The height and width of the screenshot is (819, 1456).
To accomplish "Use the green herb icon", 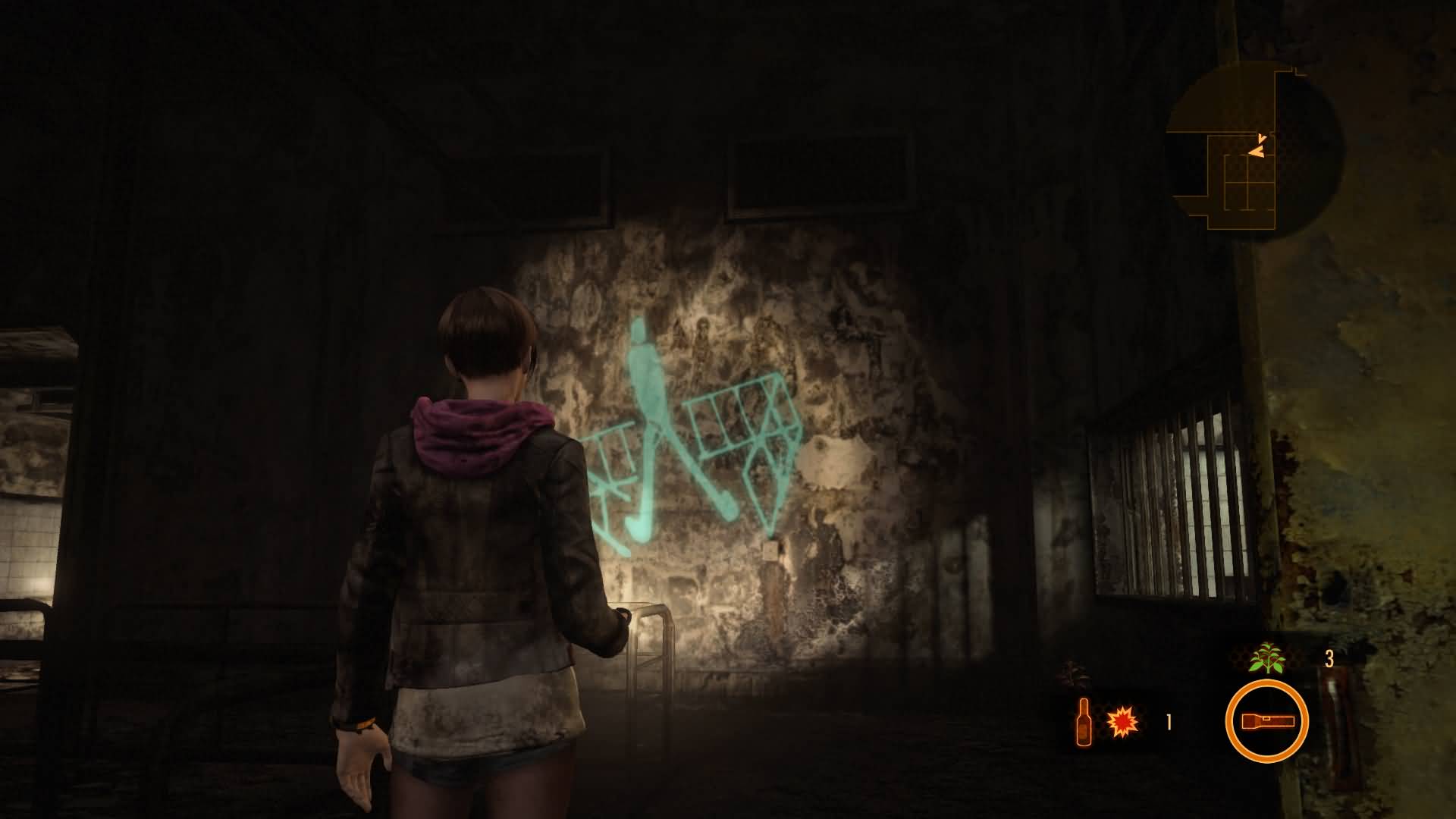I will (1267, 658).
